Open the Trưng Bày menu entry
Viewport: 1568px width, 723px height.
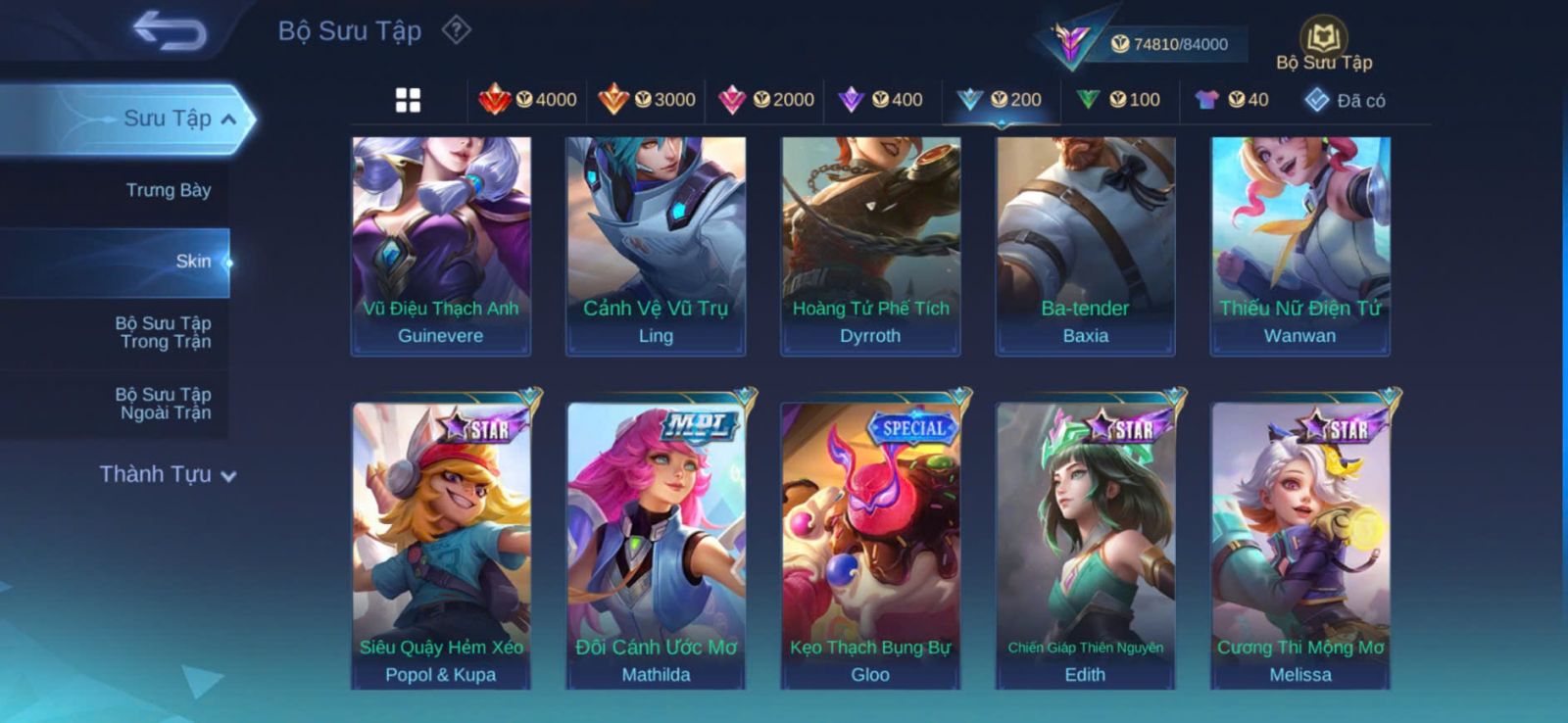pyautogui.click(x=168, y=190)
